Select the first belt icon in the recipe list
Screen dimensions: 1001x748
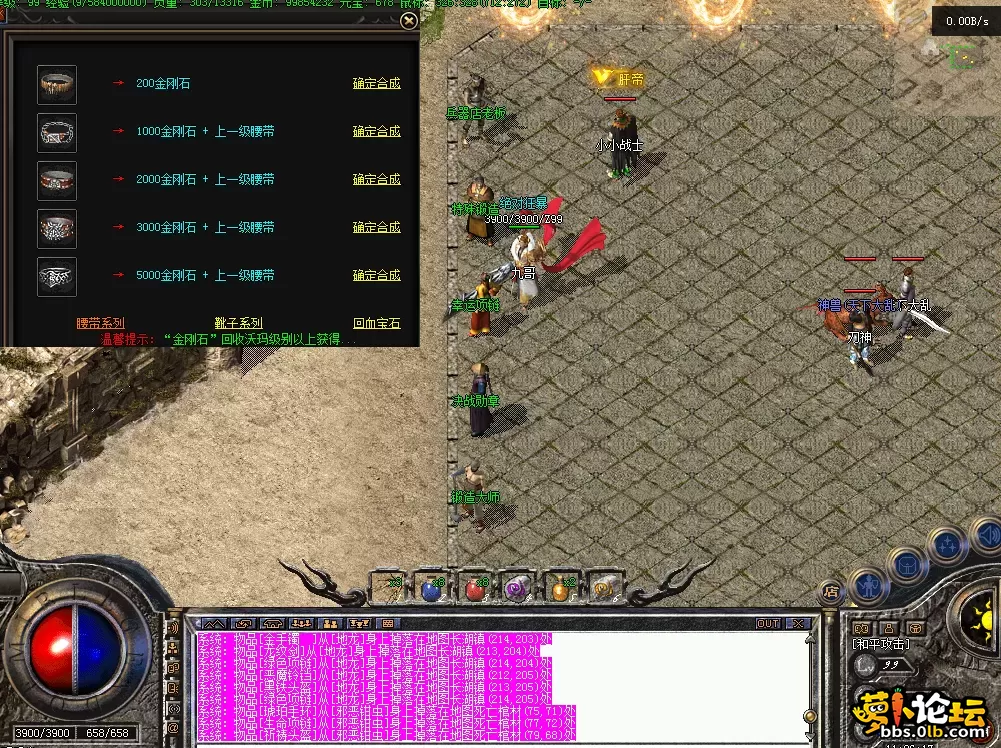[57, 84]
